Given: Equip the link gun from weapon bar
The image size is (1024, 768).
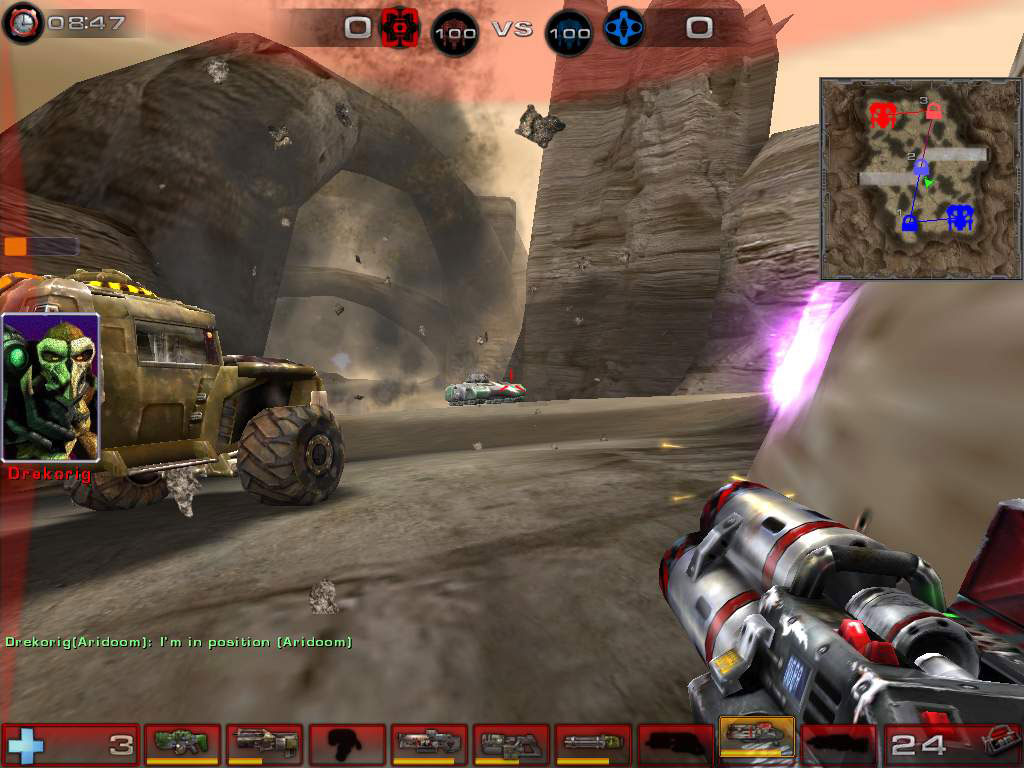Looking at the screenshot, I should click(x=511, y=742).
